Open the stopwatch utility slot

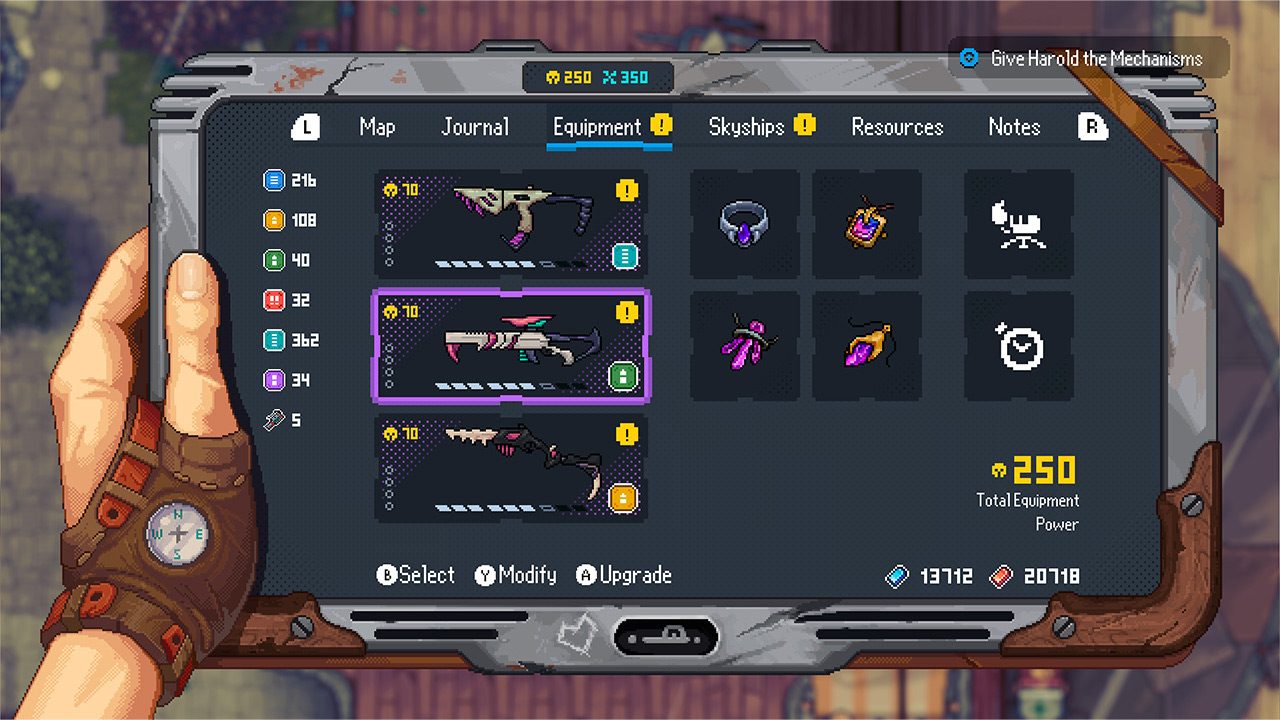(x=1018, y=346)
